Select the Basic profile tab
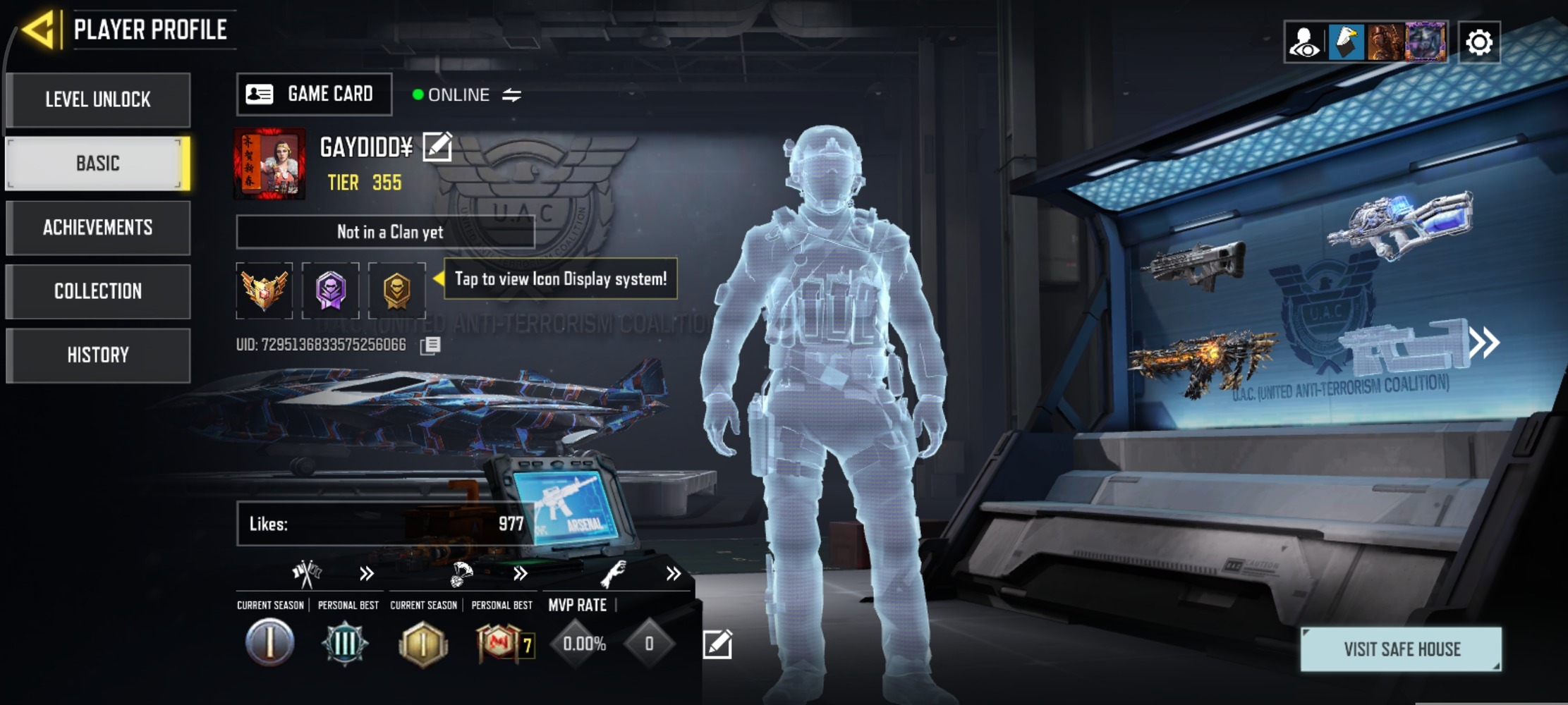1568x705 pixels. [98, 164]
